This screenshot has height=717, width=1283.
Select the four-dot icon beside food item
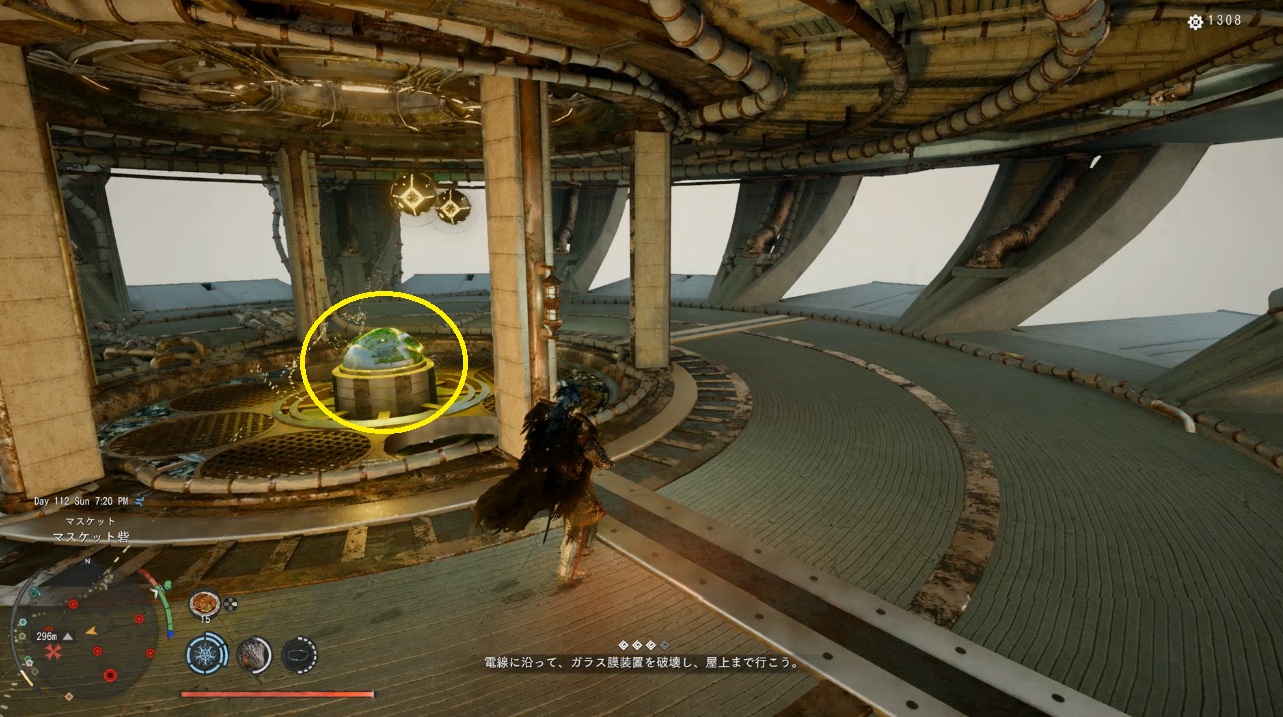tap(231, 603)
